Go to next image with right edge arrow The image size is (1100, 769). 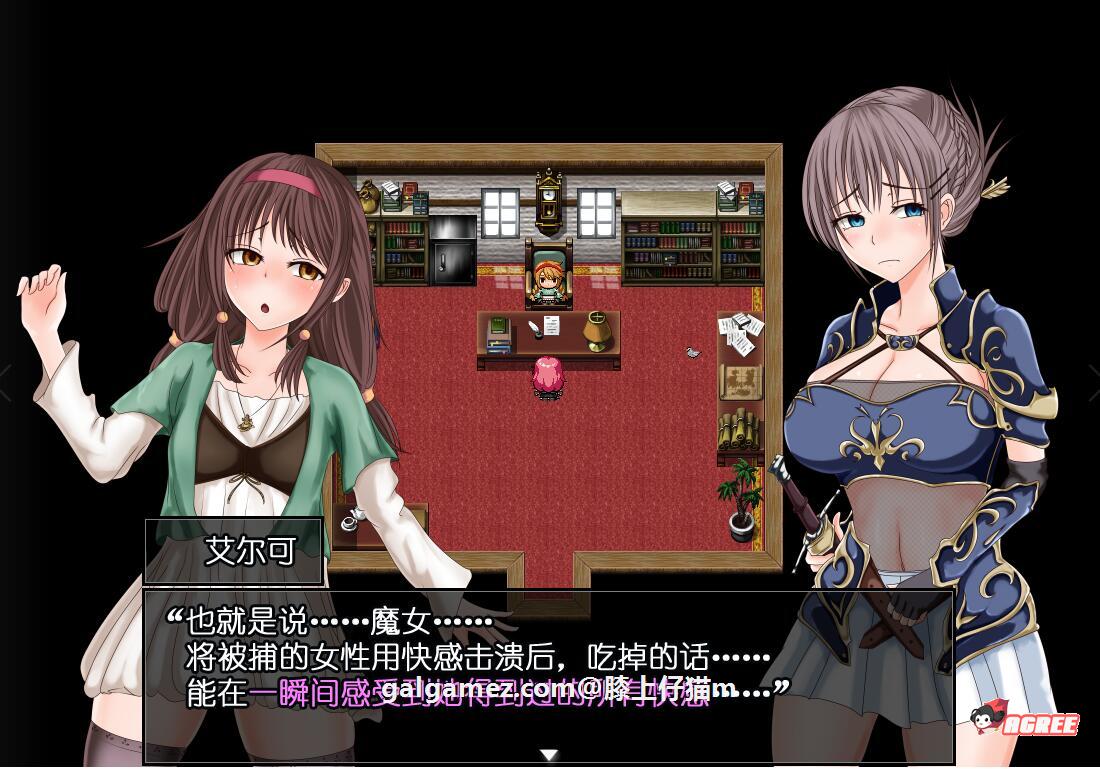[x=1093, y=383]
